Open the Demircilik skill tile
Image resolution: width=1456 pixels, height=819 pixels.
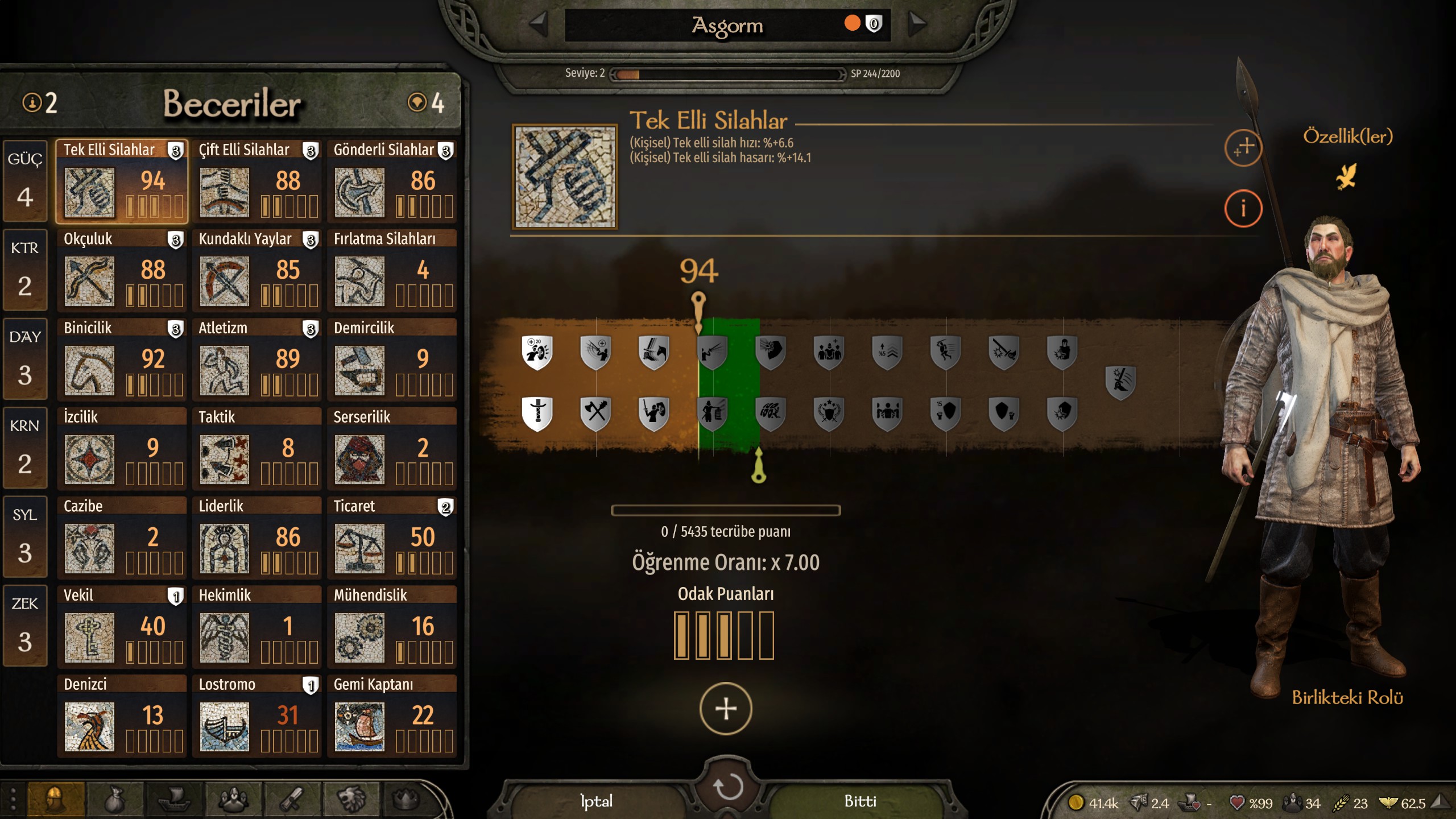click(x=392, y=359)
